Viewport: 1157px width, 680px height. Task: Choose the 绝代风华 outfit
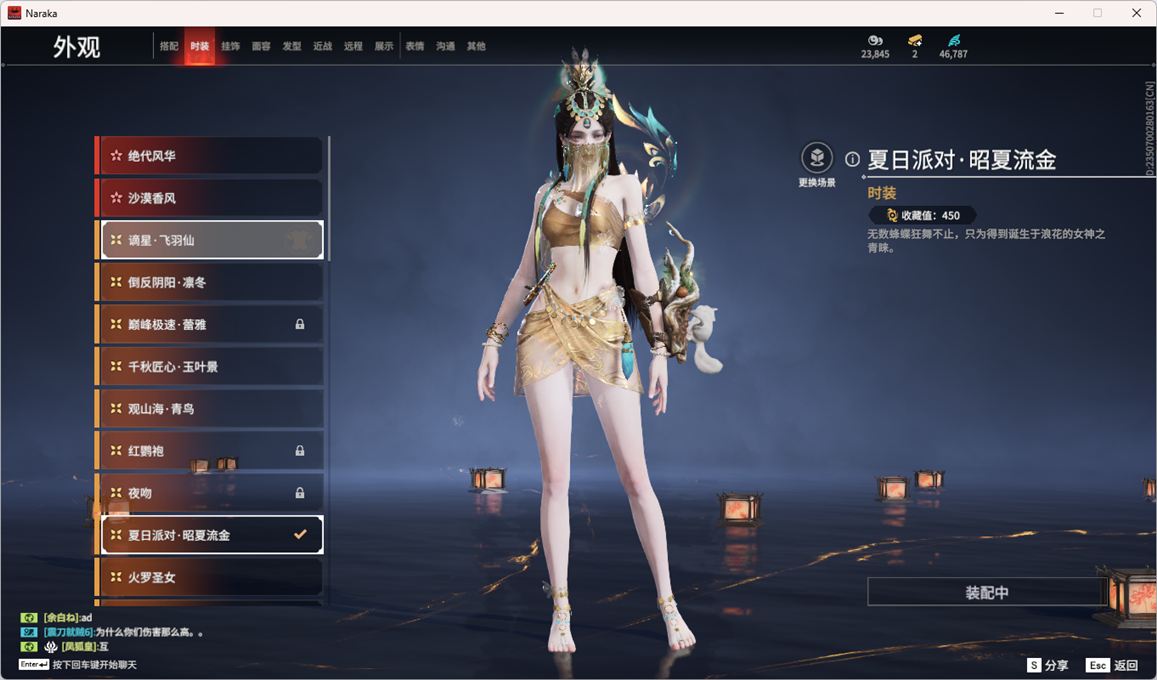point(210,156)
